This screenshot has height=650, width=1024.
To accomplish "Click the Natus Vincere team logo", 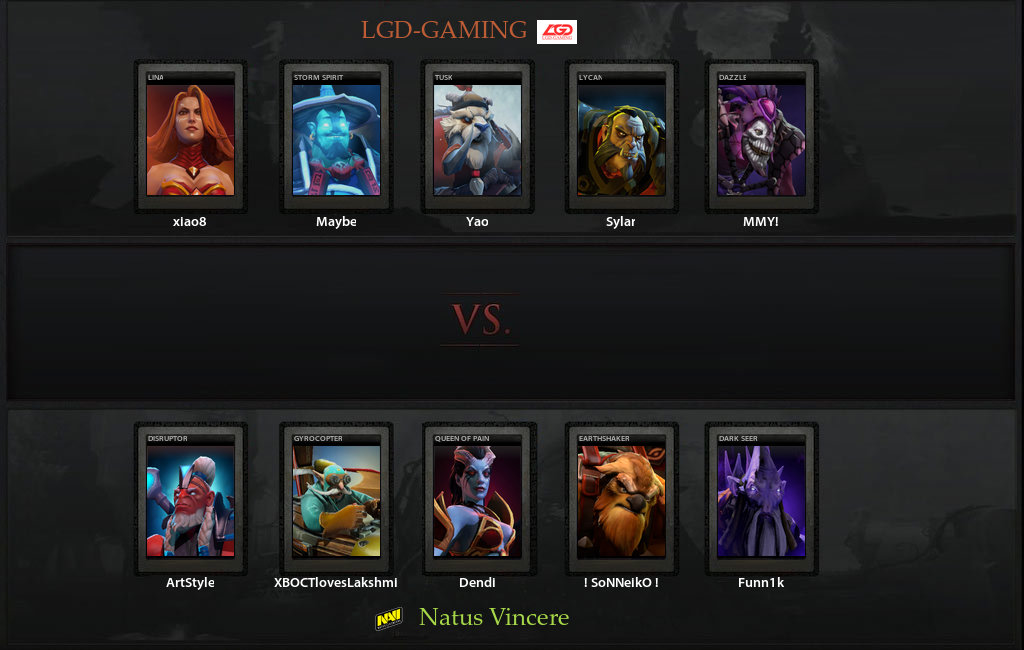I will tap(389, 619).
